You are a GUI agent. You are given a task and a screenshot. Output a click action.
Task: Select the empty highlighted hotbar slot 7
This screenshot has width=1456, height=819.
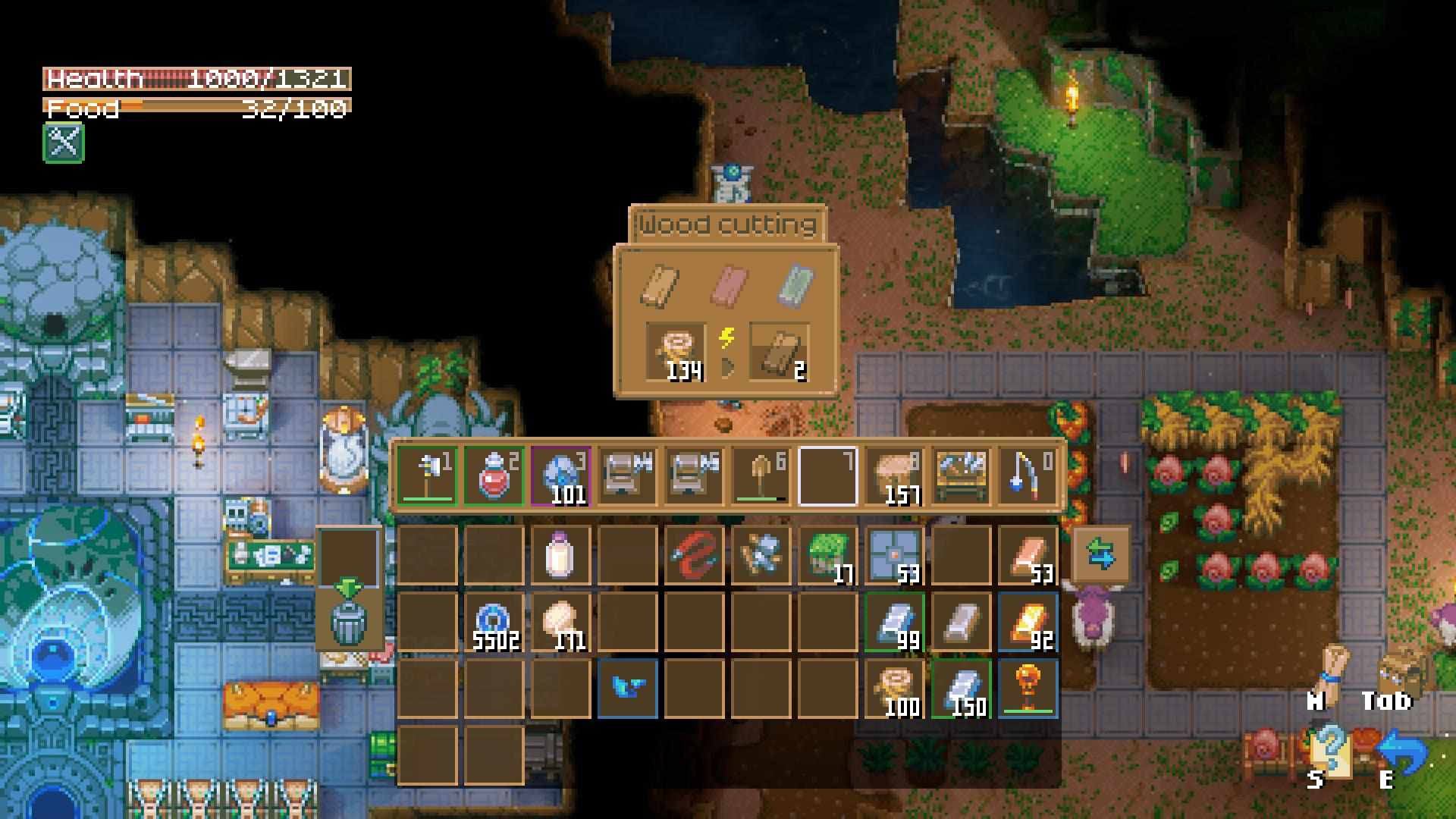click(x=827, y=475)
